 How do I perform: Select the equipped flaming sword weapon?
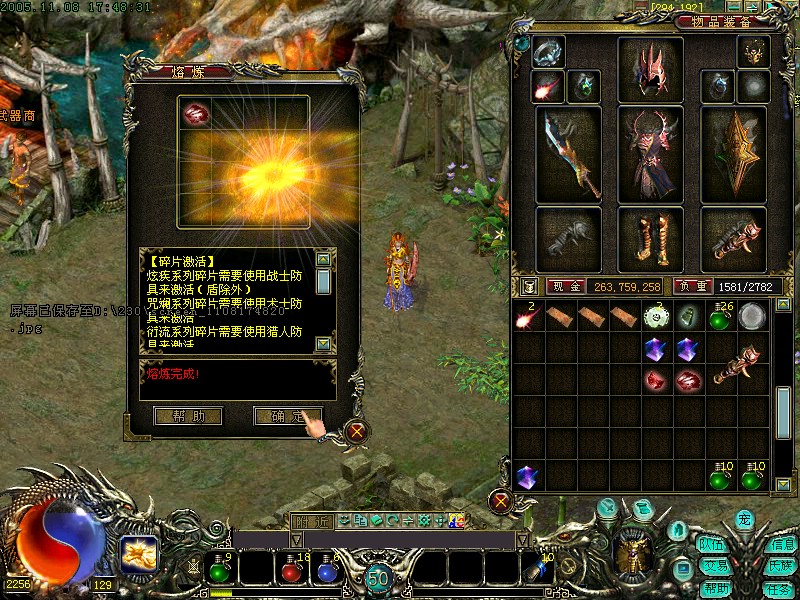[568, 155]
